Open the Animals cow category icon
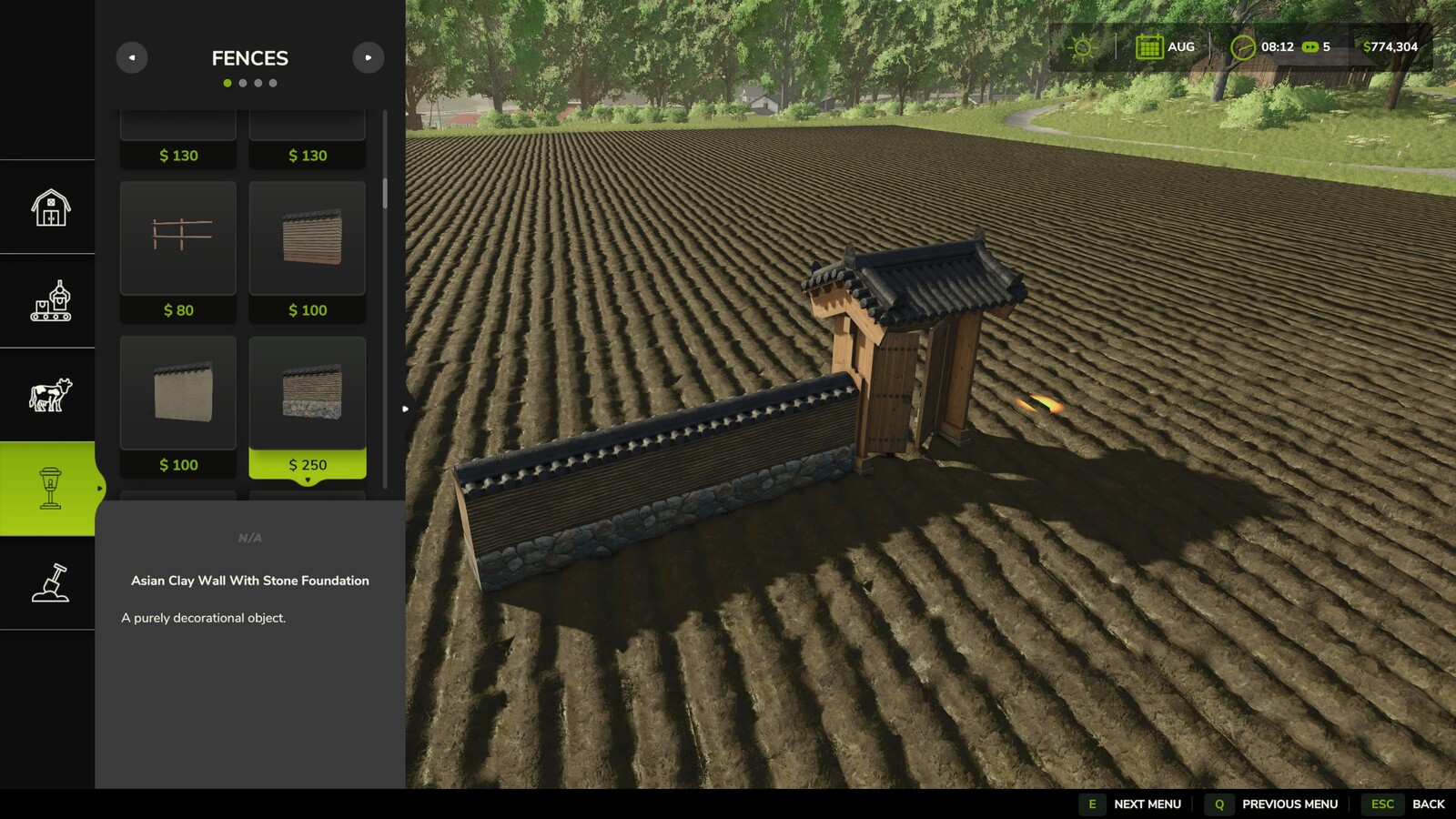Image resolution: width=1456 pixels, height=819 pixels. tap(50, 394)
